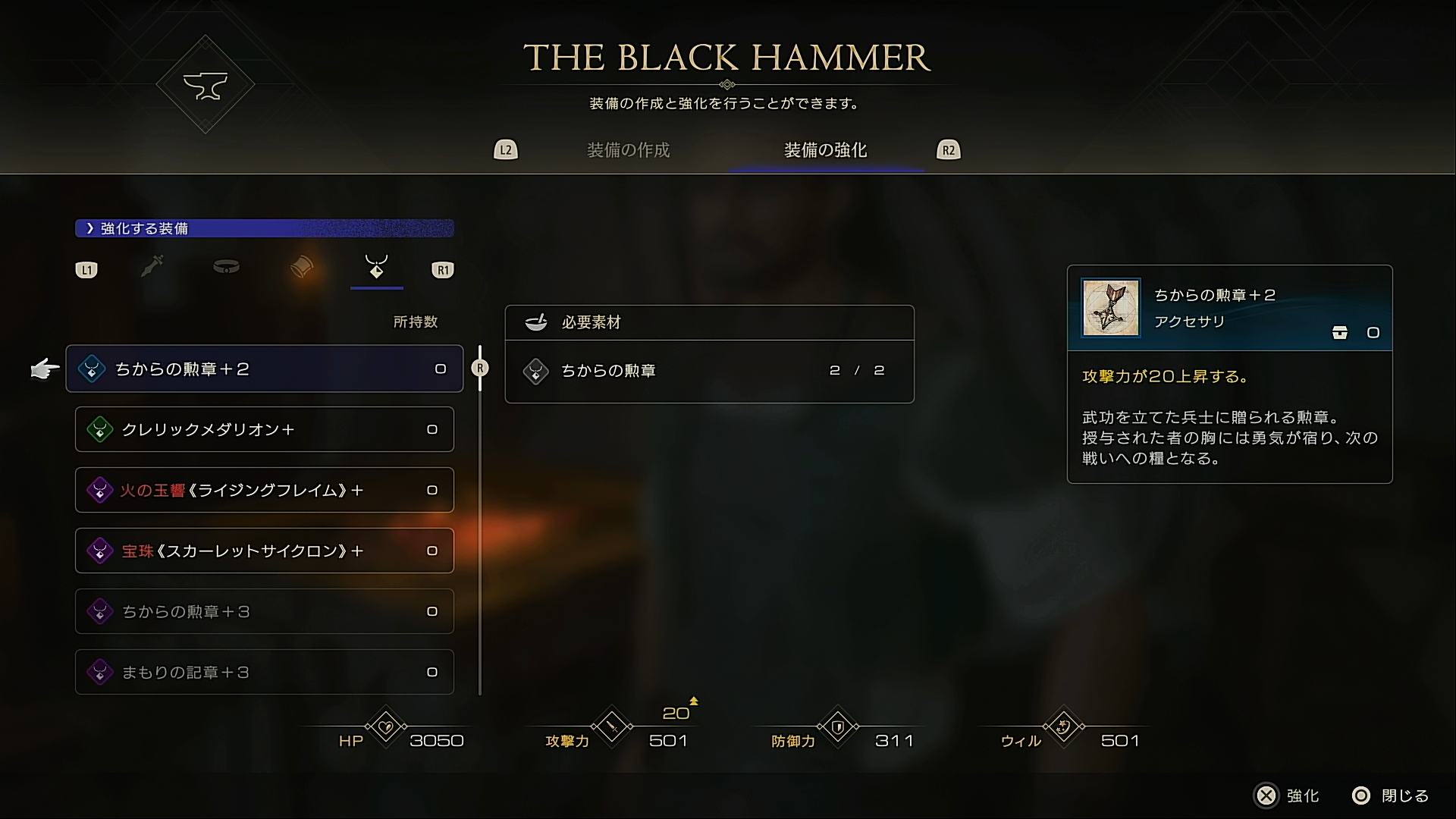Switch to the 装備の作成 tab
1456x819 pixels.
tap(628, 150)
